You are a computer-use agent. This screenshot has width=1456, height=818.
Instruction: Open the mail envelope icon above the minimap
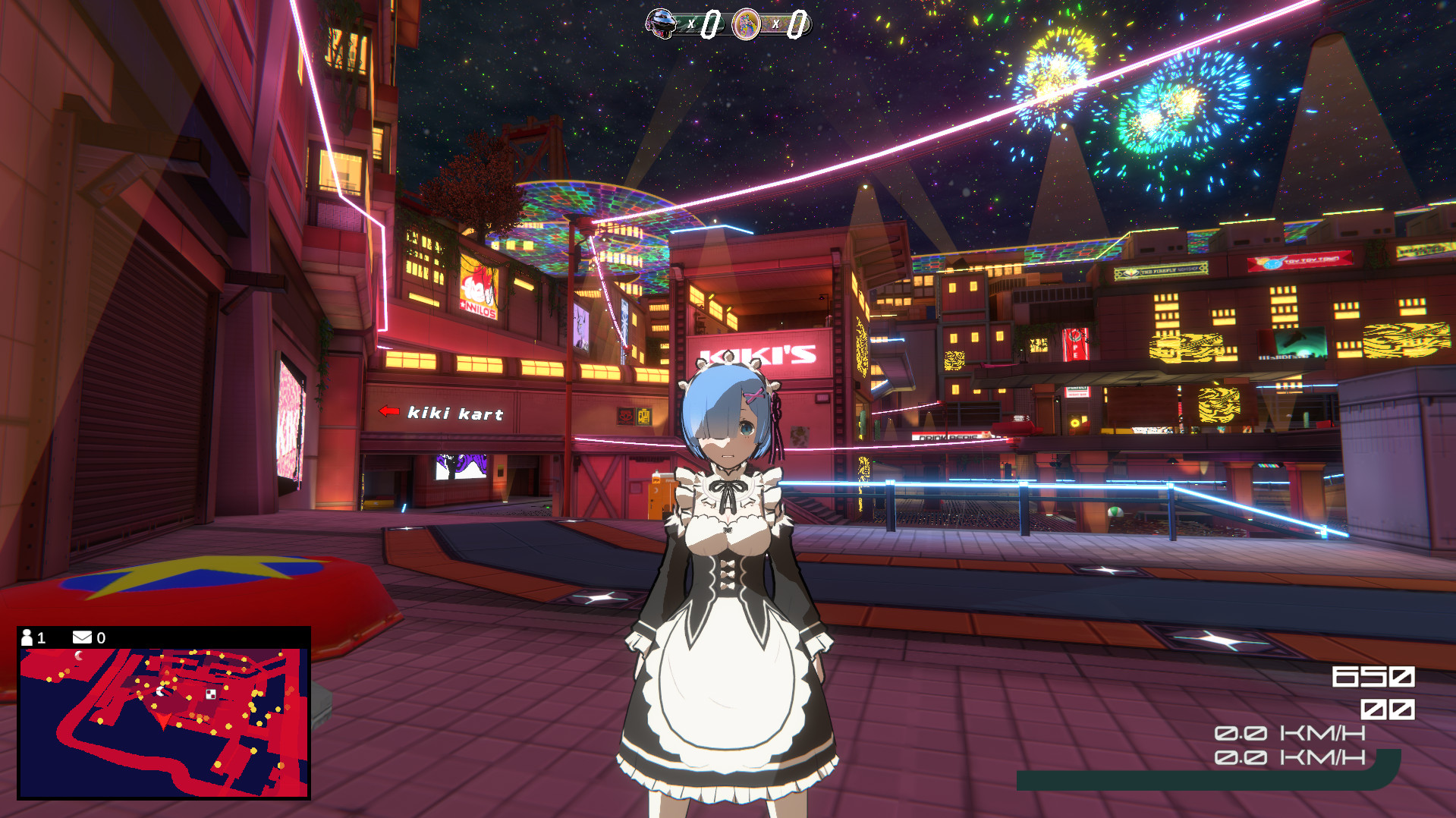tap(82, 637)
